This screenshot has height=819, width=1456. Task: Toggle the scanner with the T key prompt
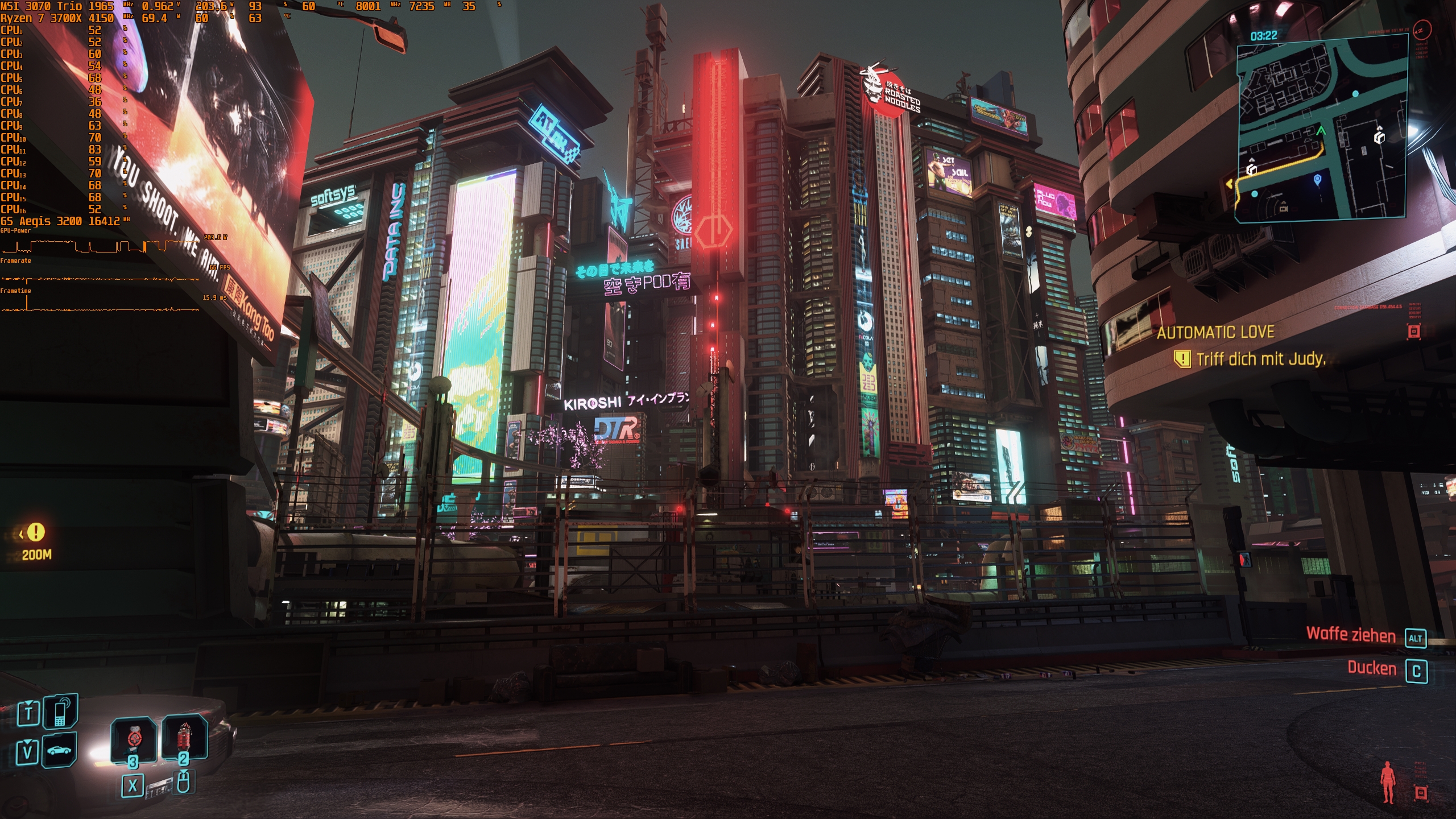point(28,713)
